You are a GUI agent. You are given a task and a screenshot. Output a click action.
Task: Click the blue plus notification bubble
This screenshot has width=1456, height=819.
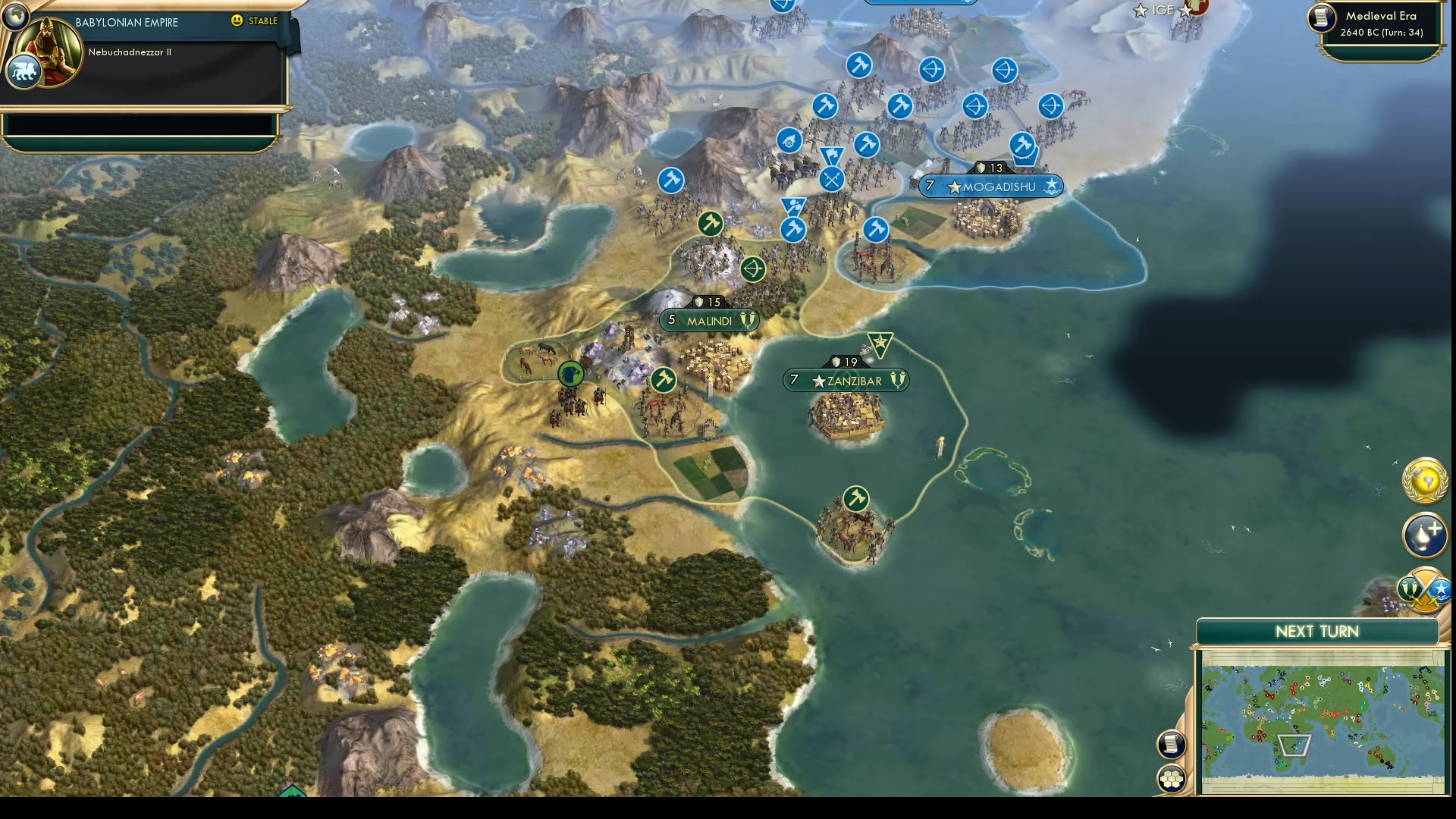(1424, 535)
